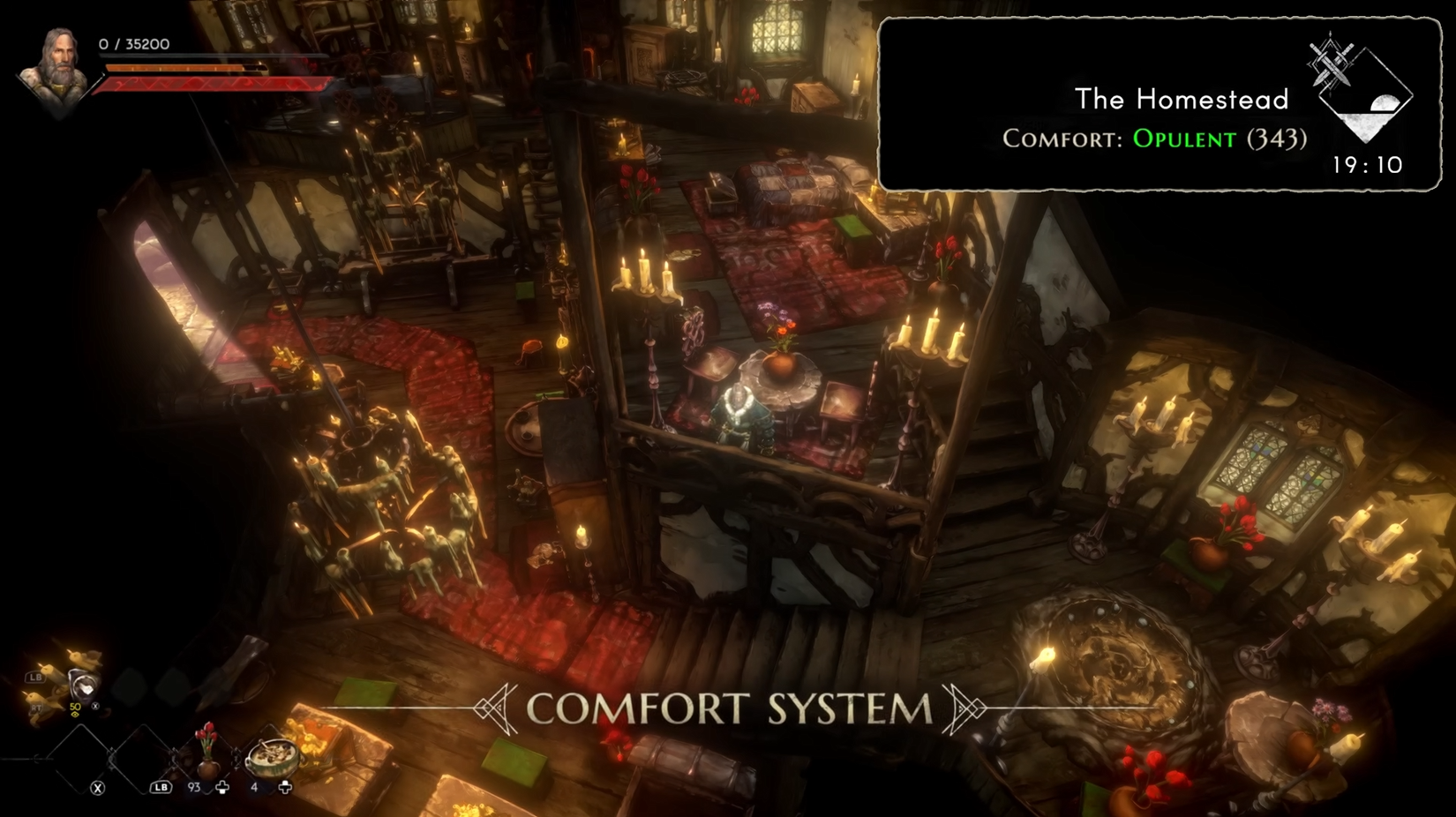
Task: Click the COMFORT SYSTEM banner heading
Action: point(728,706)
